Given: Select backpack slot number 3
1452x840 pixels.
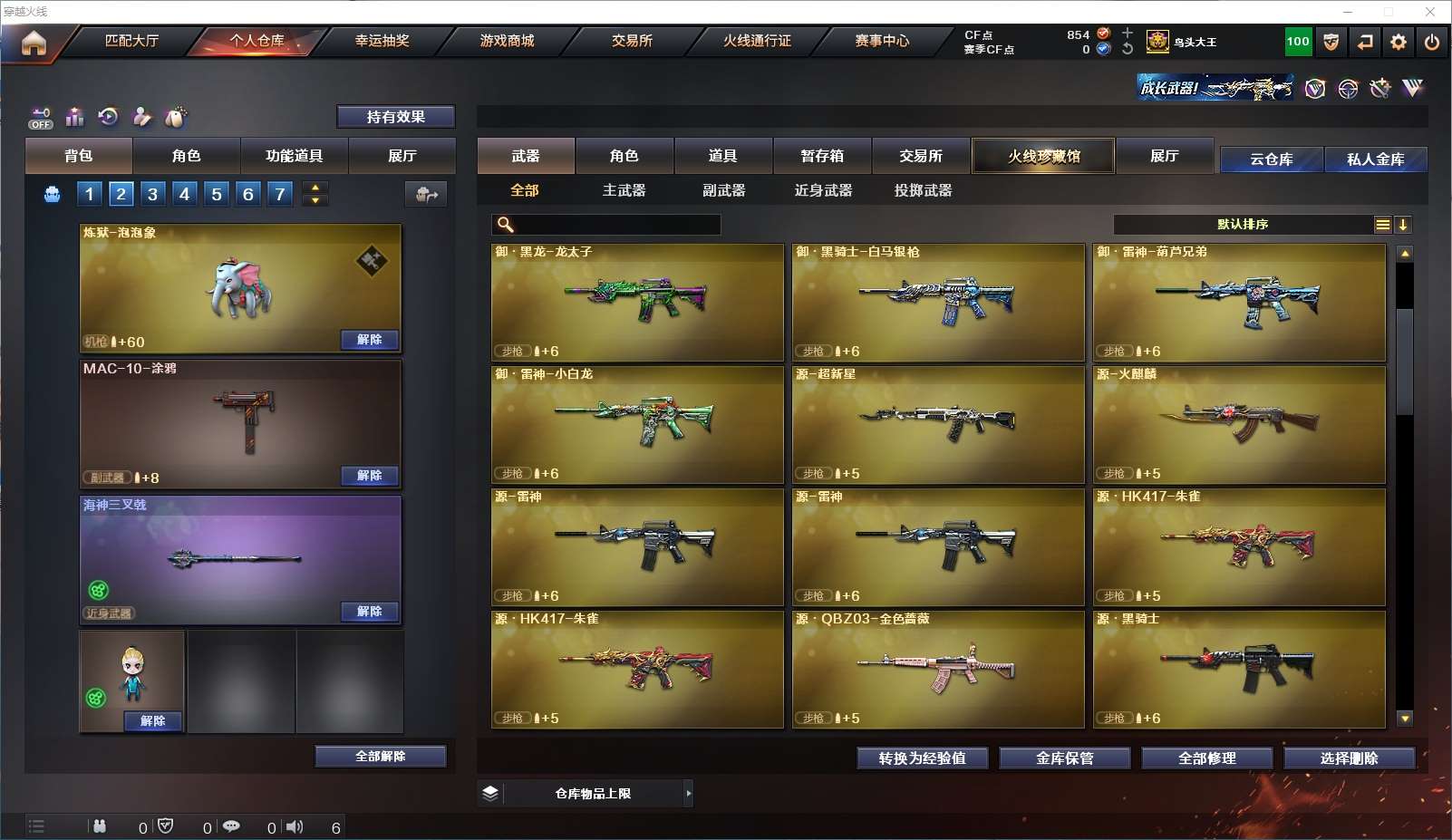Looking at the screenshot, I should [152, 194].
